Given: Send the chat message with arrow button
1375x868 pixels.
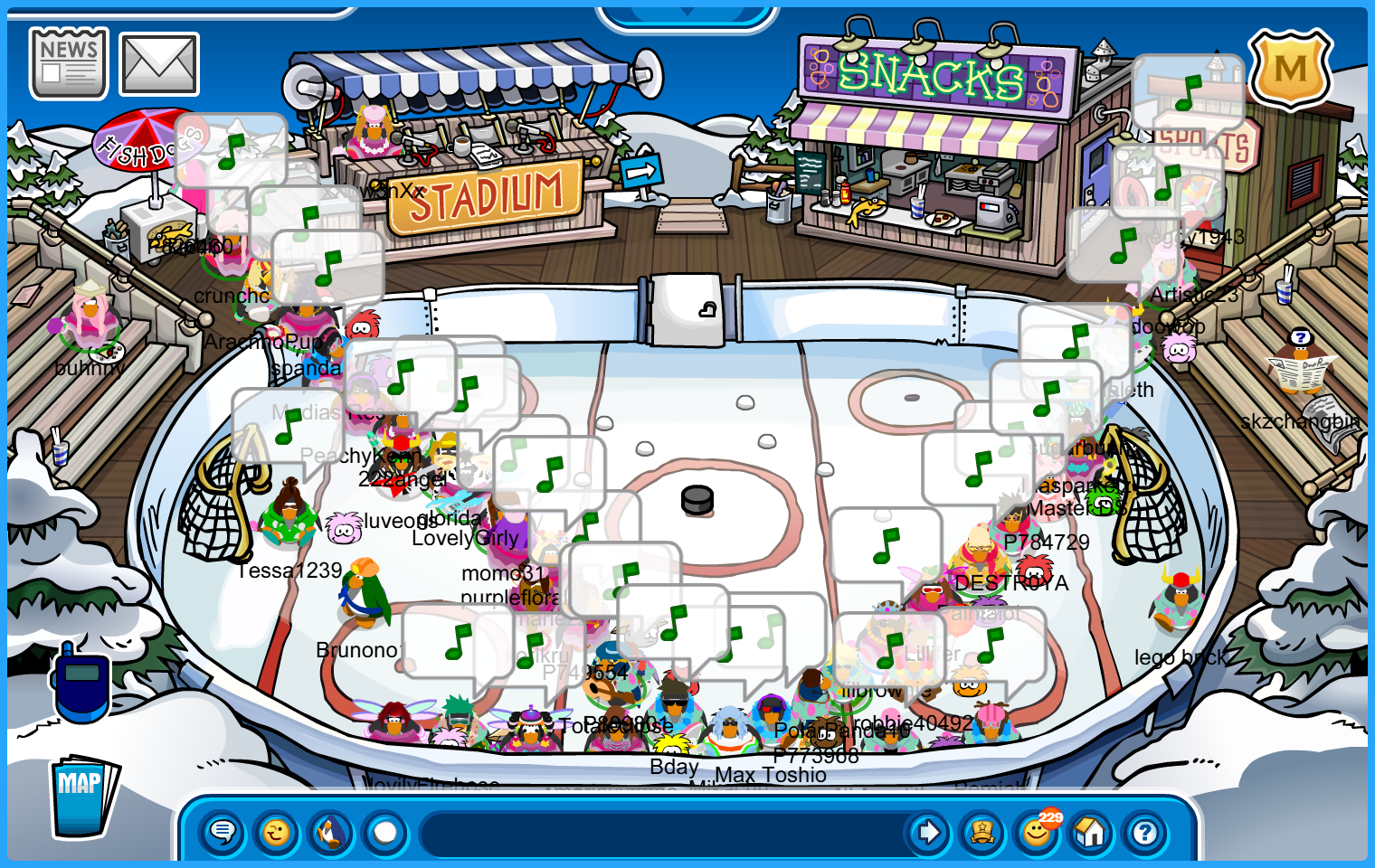Looking at the screenshot, I should click(928, 832).
